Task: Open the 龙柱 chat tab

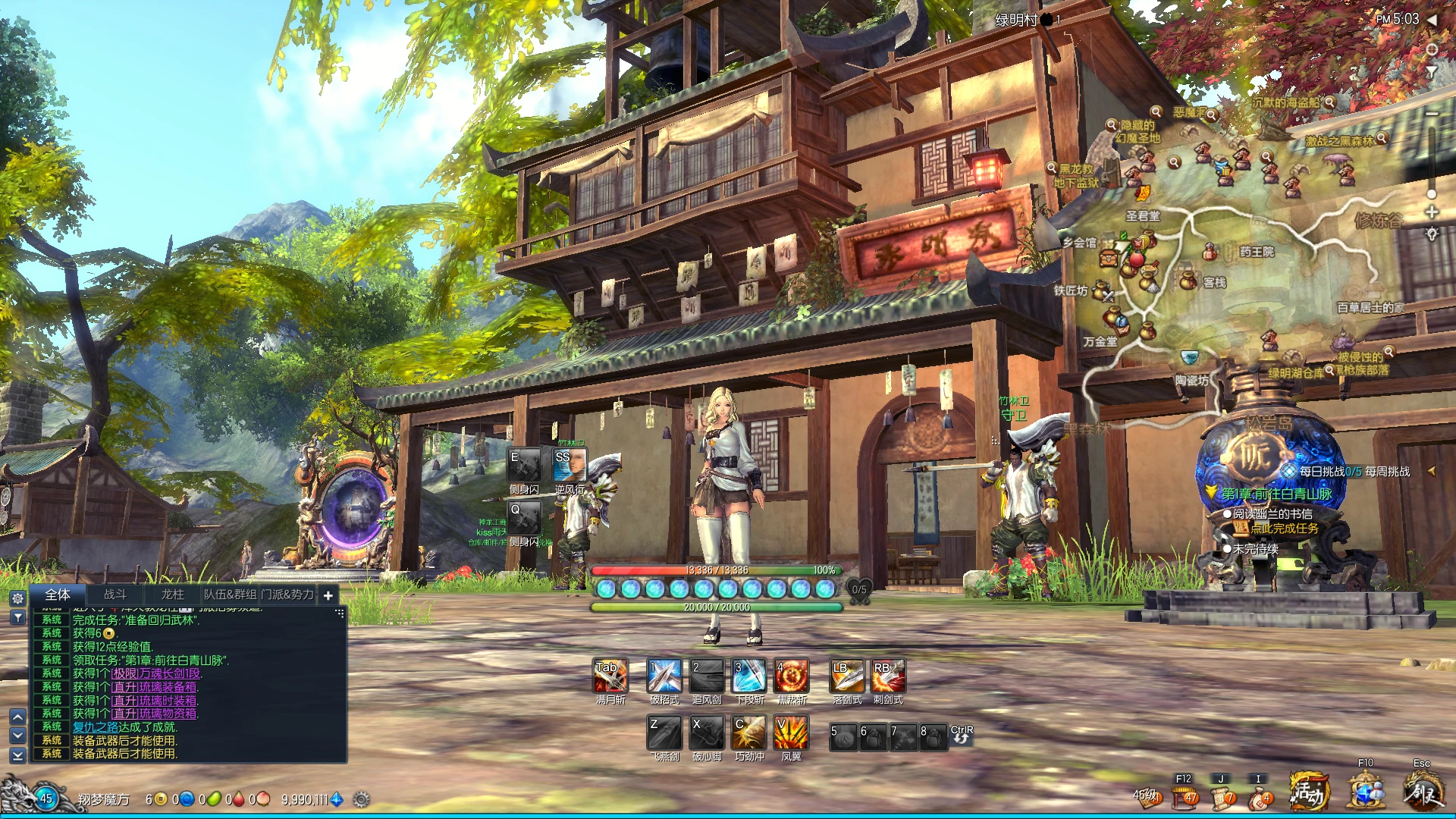Action: click(172, 595)
